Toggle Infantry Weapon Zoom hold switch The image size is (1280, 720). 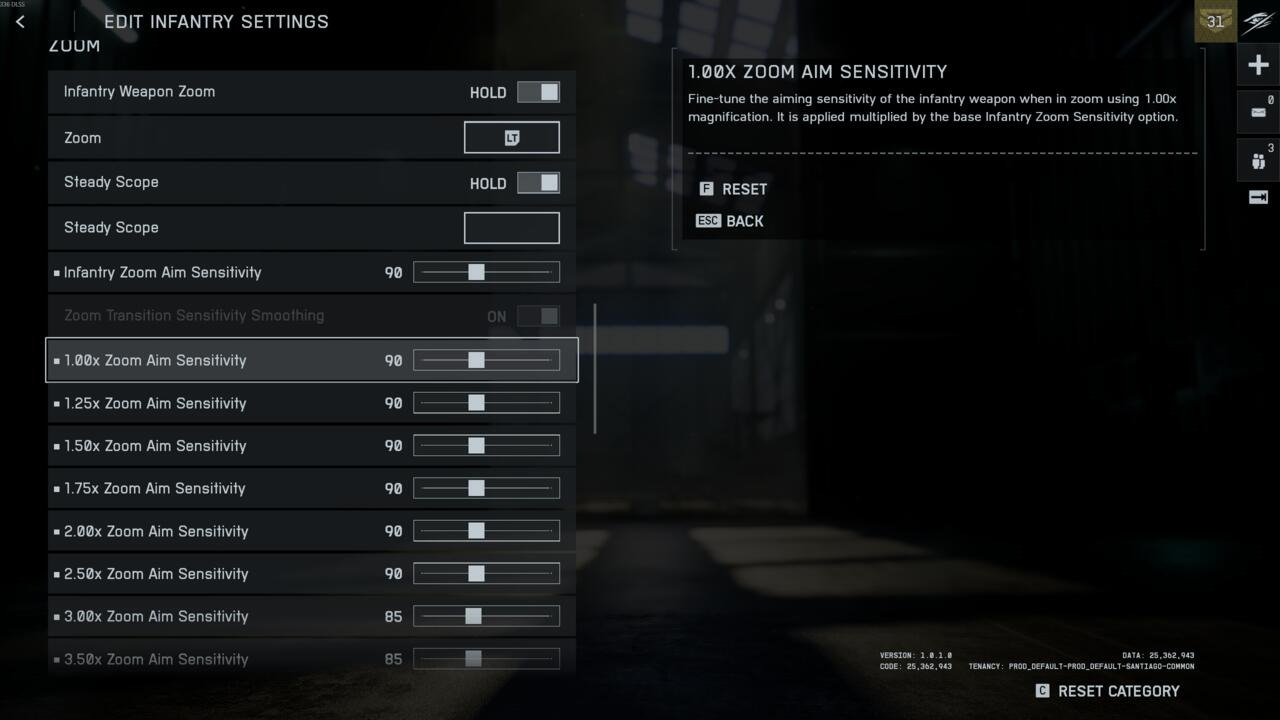coord(538,92)
